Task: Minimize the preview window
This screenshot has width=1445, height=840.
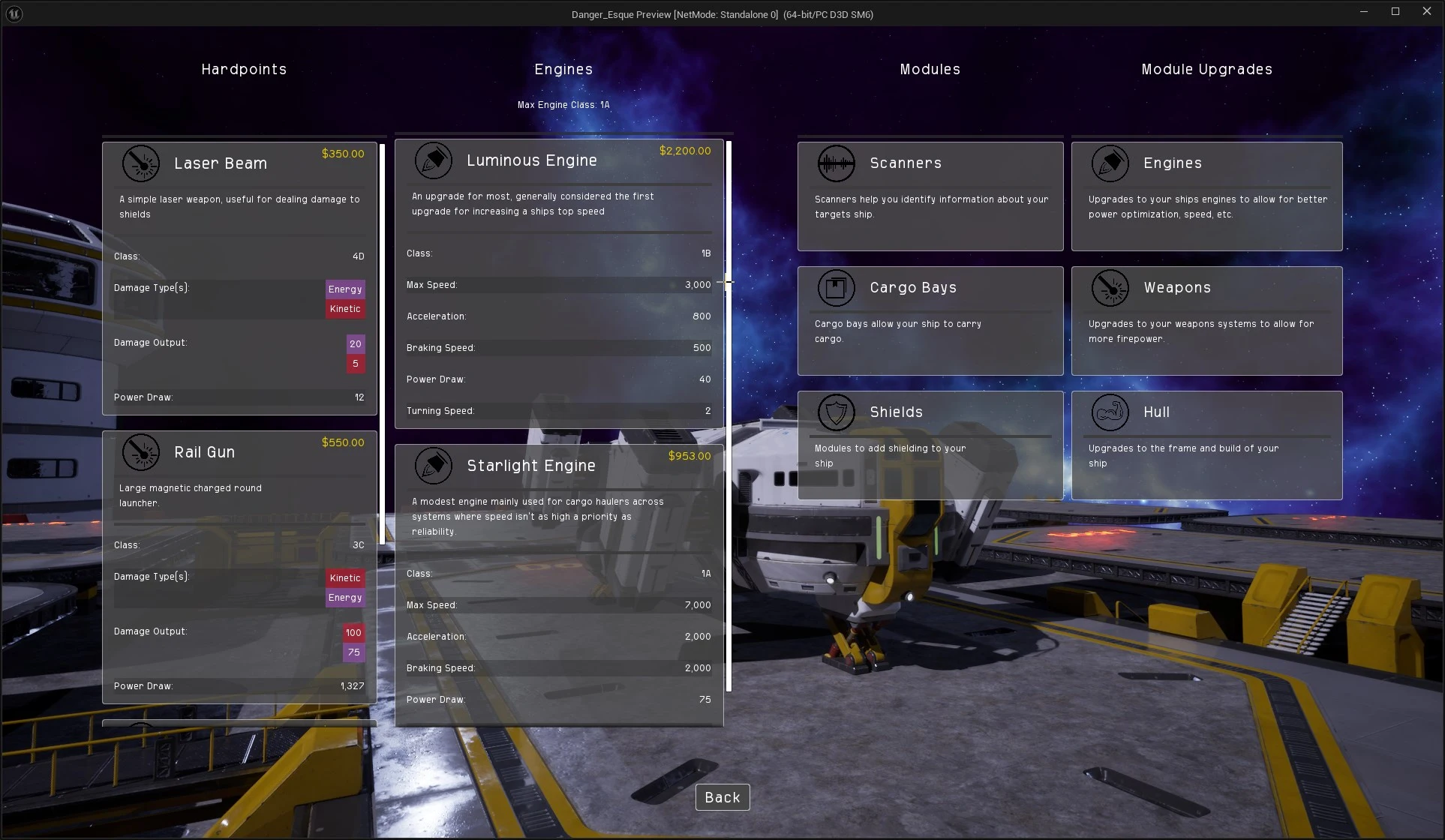Action: 1364,11
